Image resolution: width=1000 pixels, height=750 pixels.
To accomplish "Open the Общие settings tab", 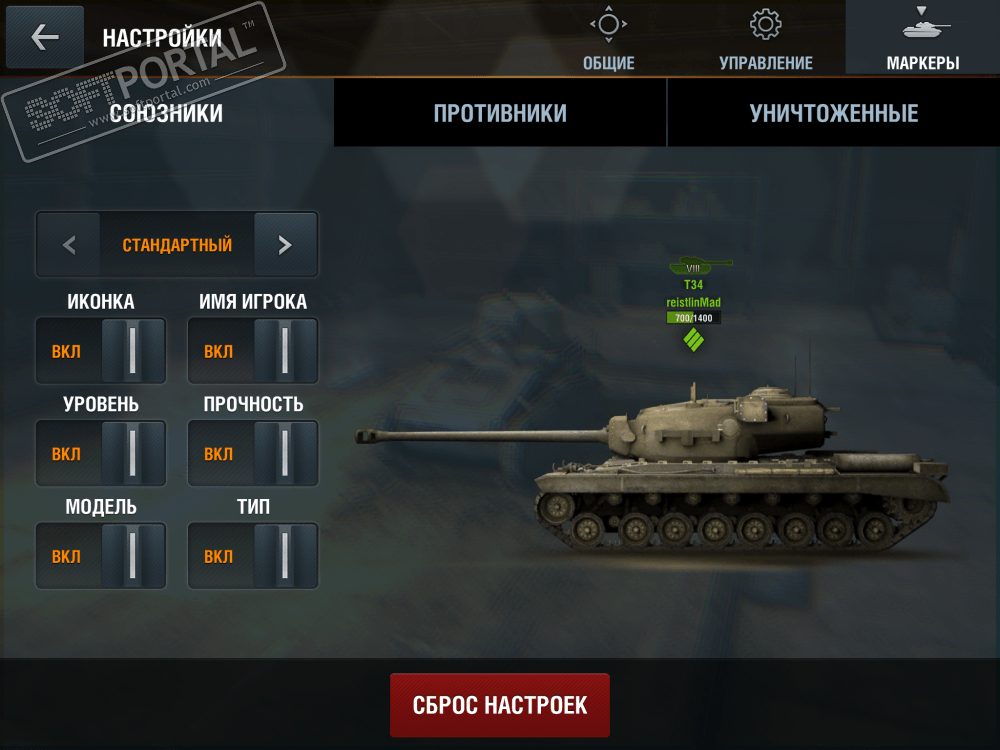I will [x=608, y=38].
